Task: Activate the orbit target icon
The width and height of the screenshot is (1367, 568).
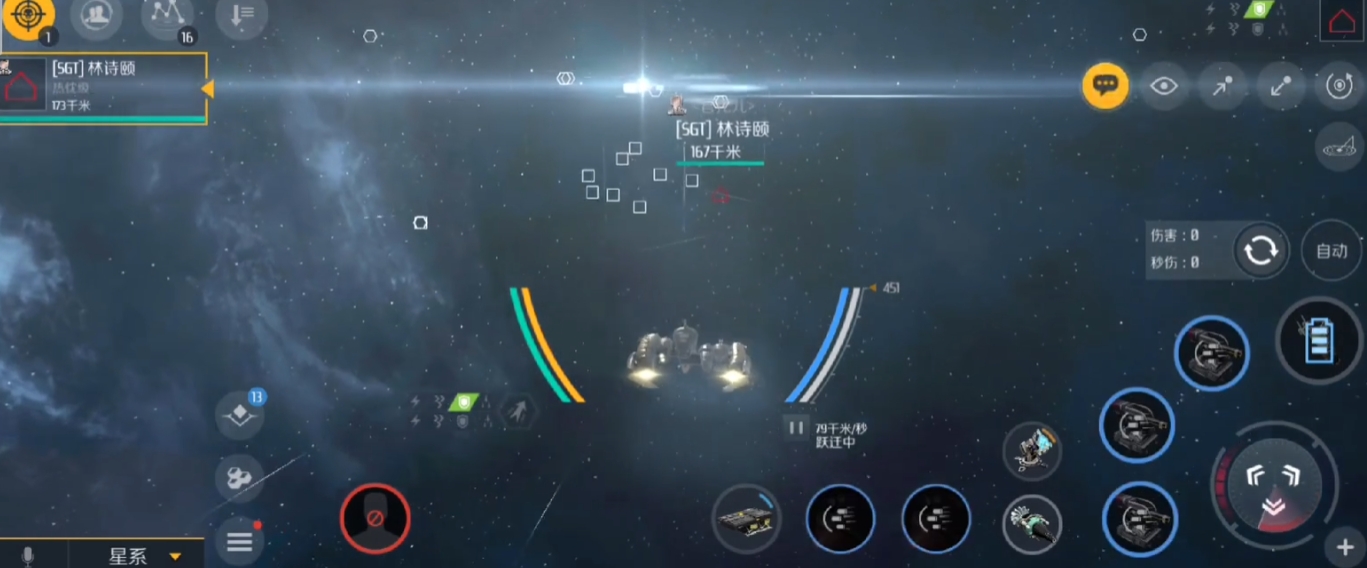Action: coord(1339,86)
